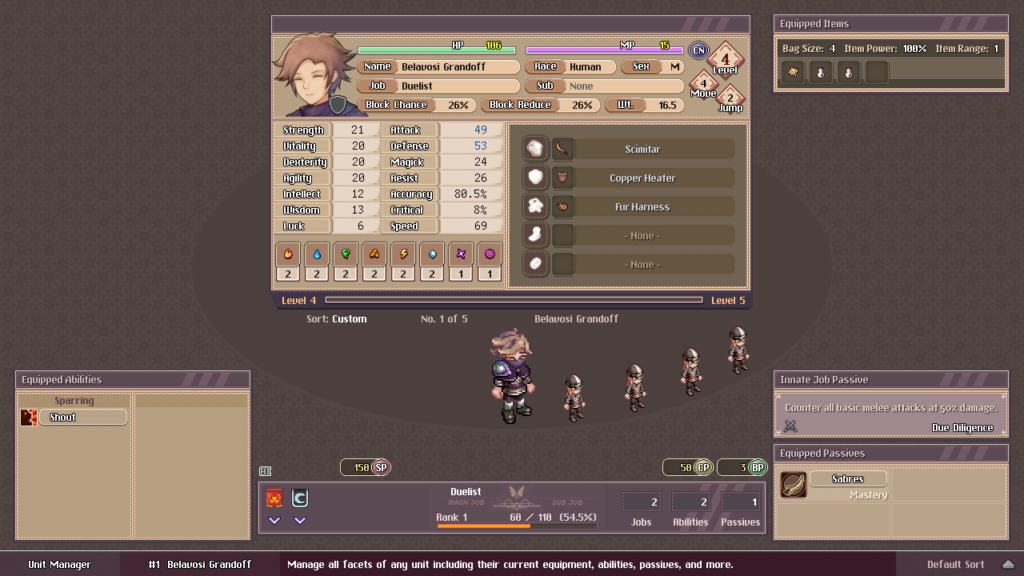
Task: Click the red crest job icon
Action: pos(274,498)
